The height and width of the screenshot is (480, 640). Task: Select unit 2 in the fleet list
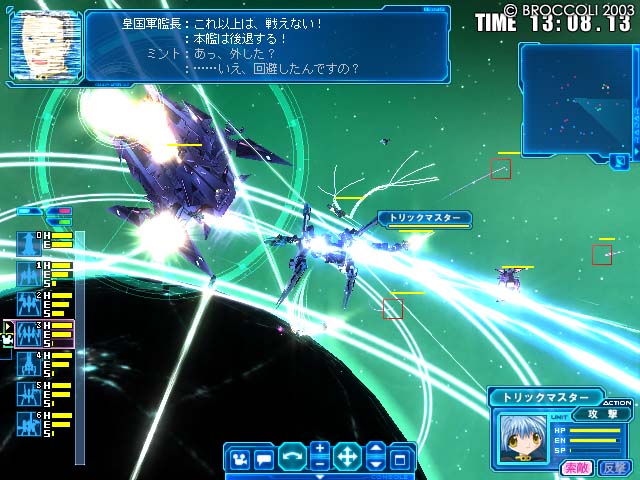[x=29, y=303]
